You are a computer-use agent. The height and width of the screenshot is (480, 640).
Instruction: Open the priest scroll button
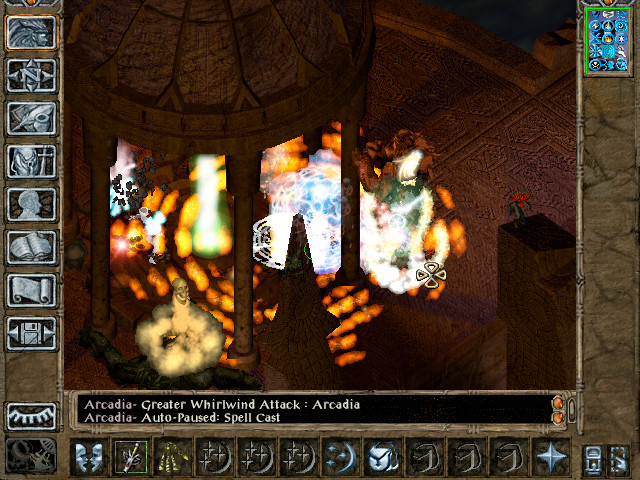click(32, 290)
